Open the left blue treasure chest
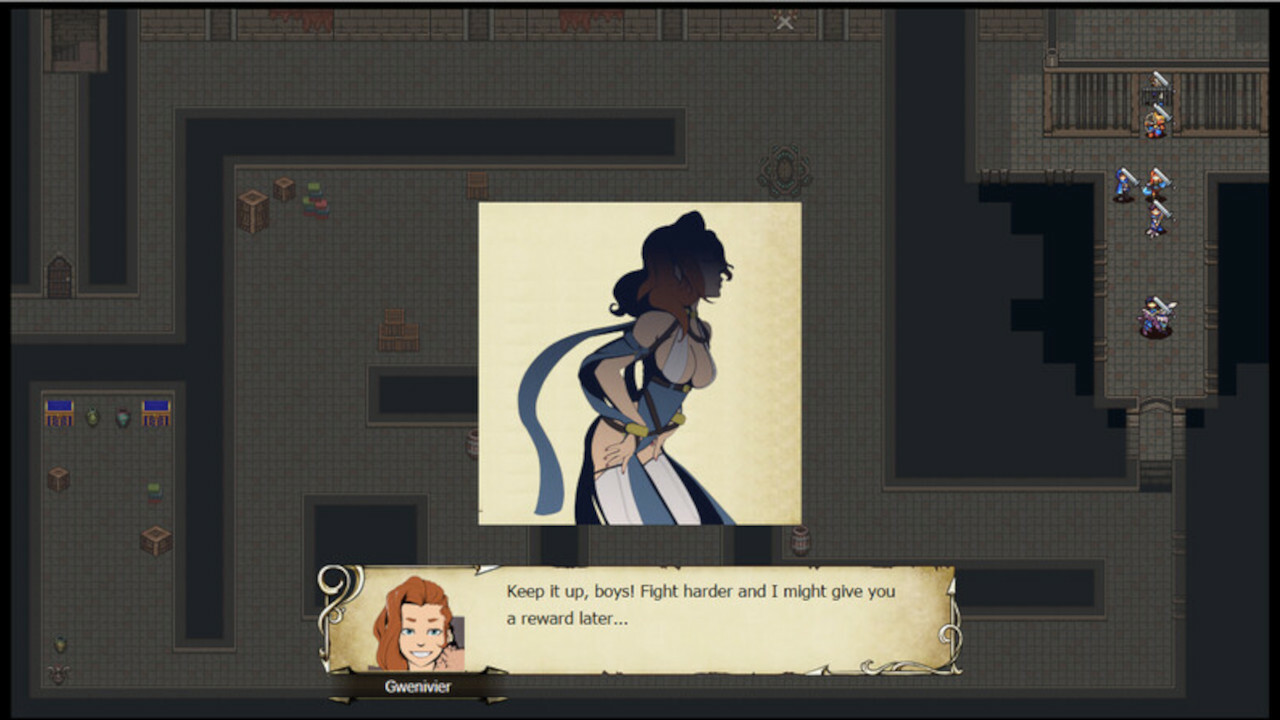The height and width of the screenshot is (720, 1280). [x=59, y=415]
